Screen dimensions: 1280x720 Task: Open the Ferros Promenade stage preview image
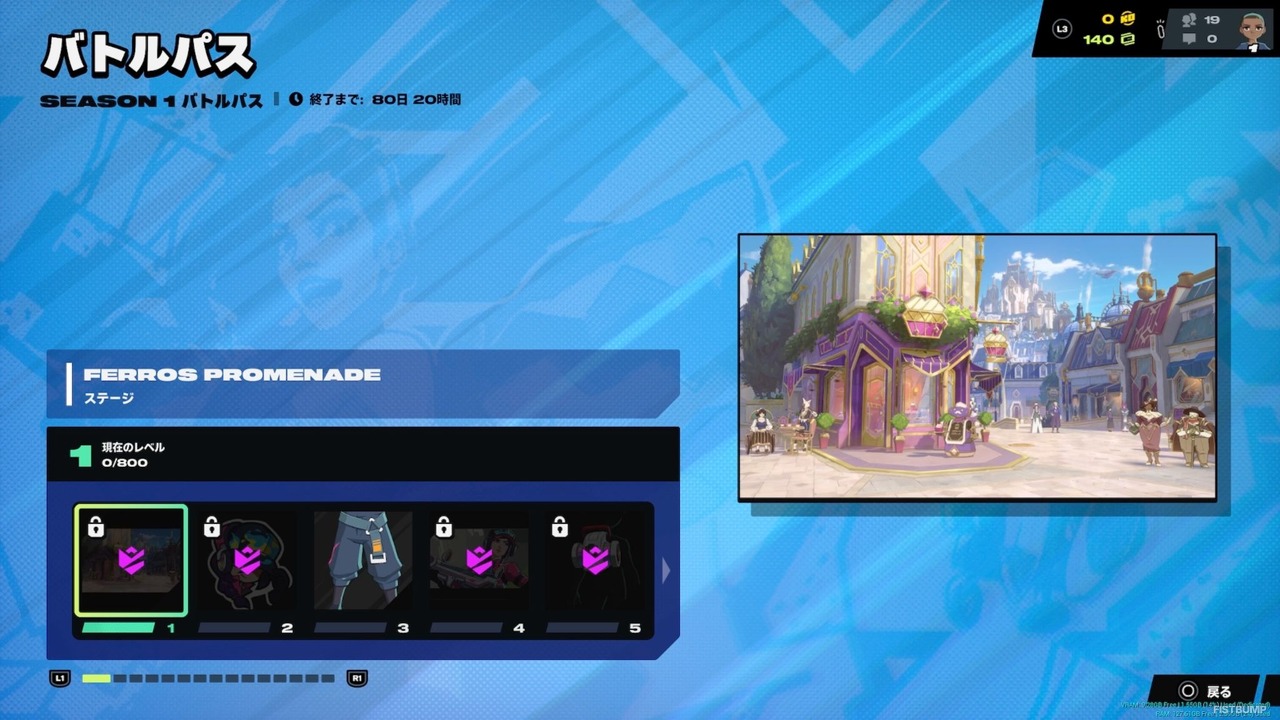977,367
